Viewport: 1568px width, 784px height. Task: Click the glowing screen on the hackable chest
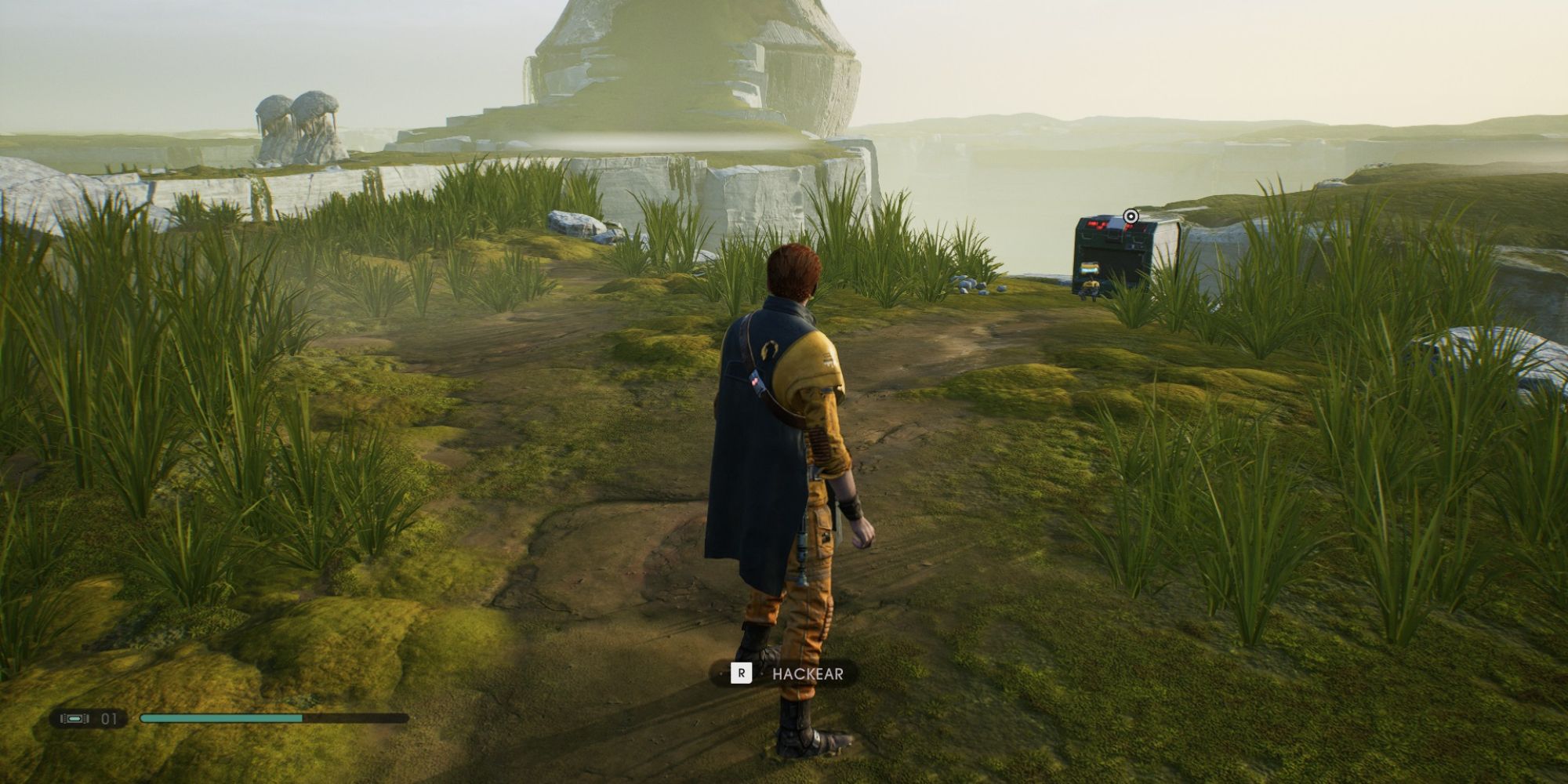pos(1090,268)
